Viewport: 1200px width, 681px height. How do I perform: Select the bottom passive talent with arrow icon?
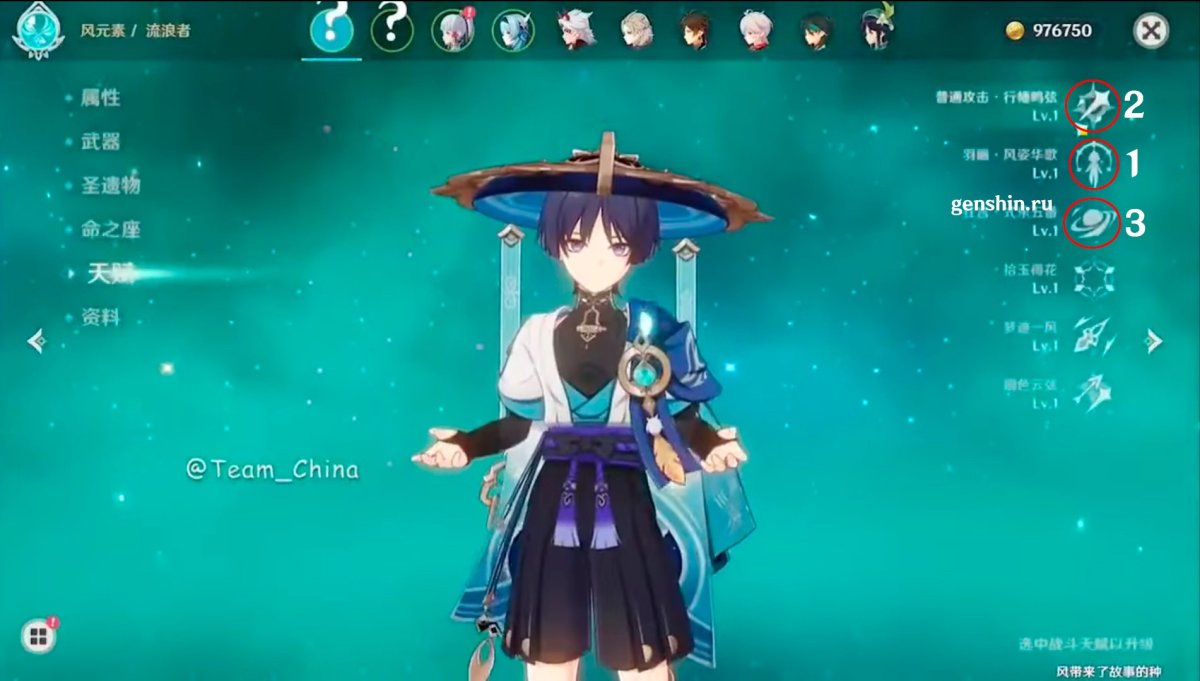pos(1092,392)
